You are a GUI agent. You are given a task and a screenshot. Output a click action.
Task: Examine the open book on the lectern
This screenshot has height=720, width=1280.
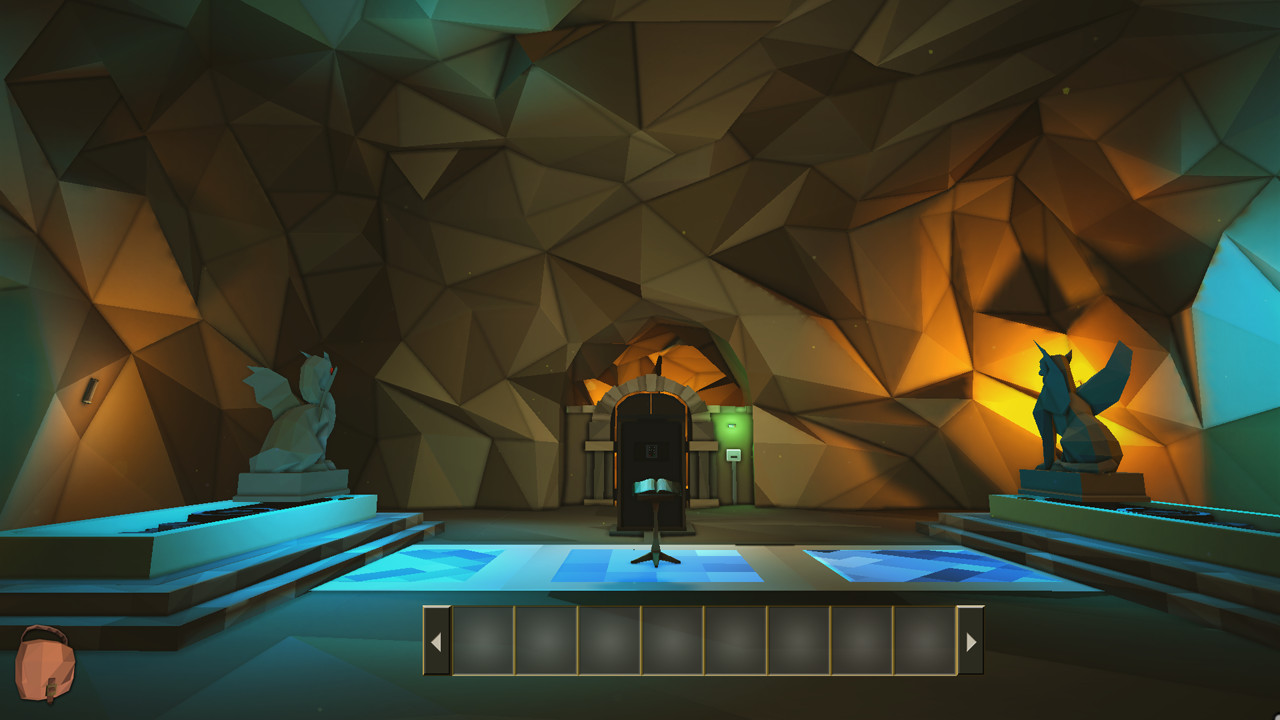[x=655, y=486]
